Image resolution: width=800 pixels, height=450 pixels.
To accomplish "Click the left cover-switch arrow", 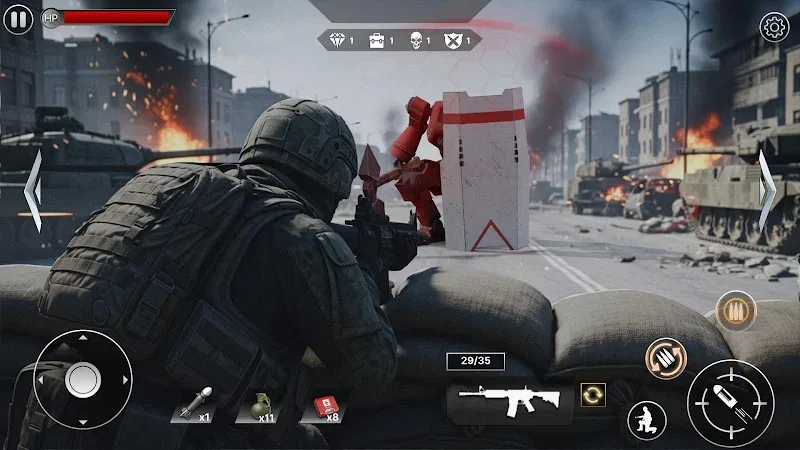I will tap(32, 190).
